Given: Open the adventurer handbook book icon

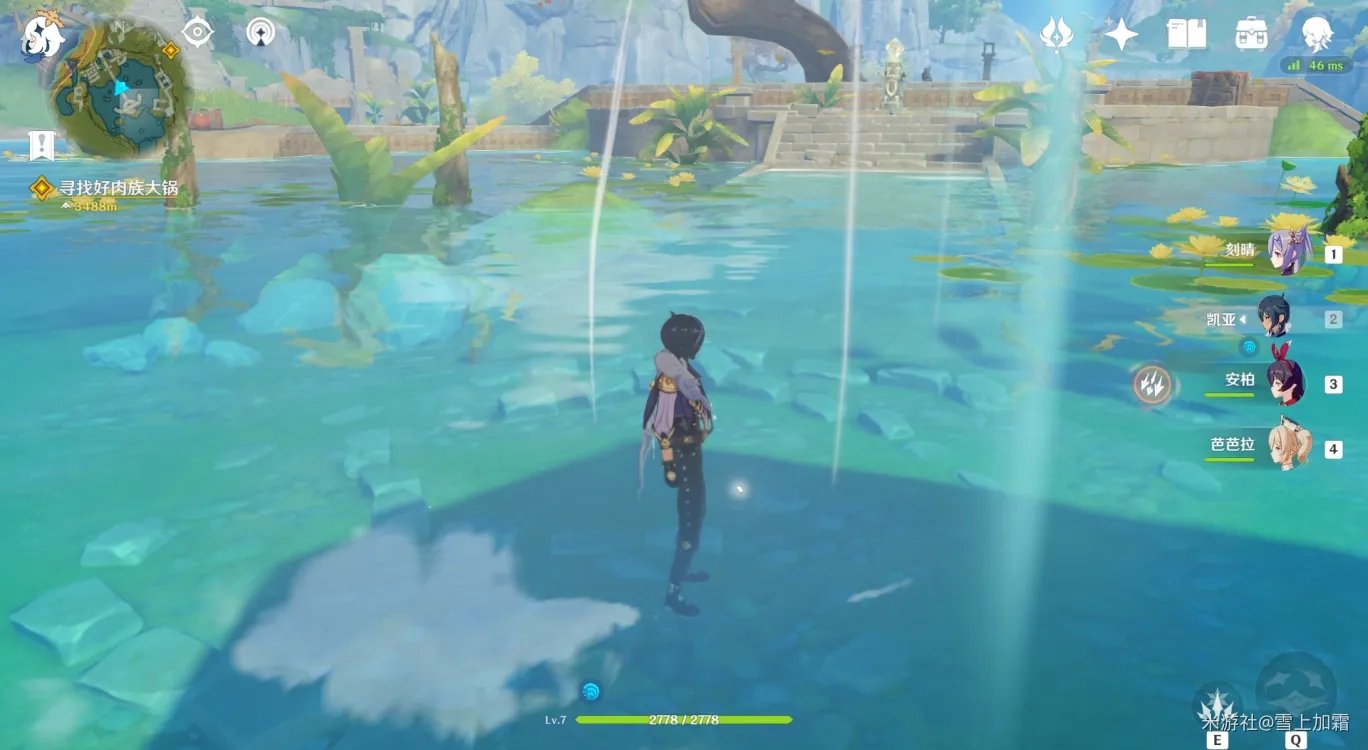Looking at the screenshot, I should [x=1186, y=34].
